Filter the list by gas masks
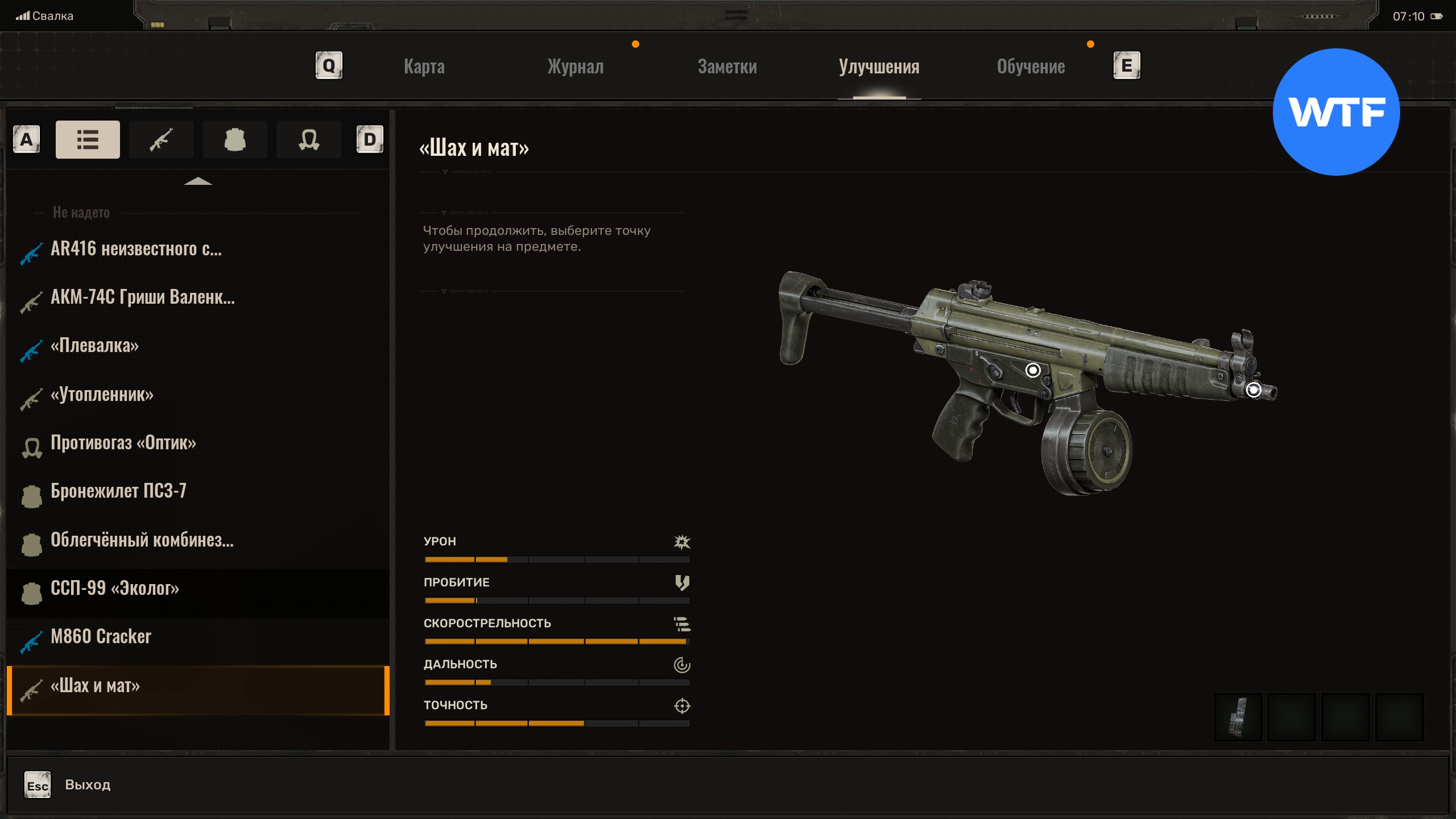Image resolution: width=1456 pixels, height=819 pixels. tap(308, 139)
